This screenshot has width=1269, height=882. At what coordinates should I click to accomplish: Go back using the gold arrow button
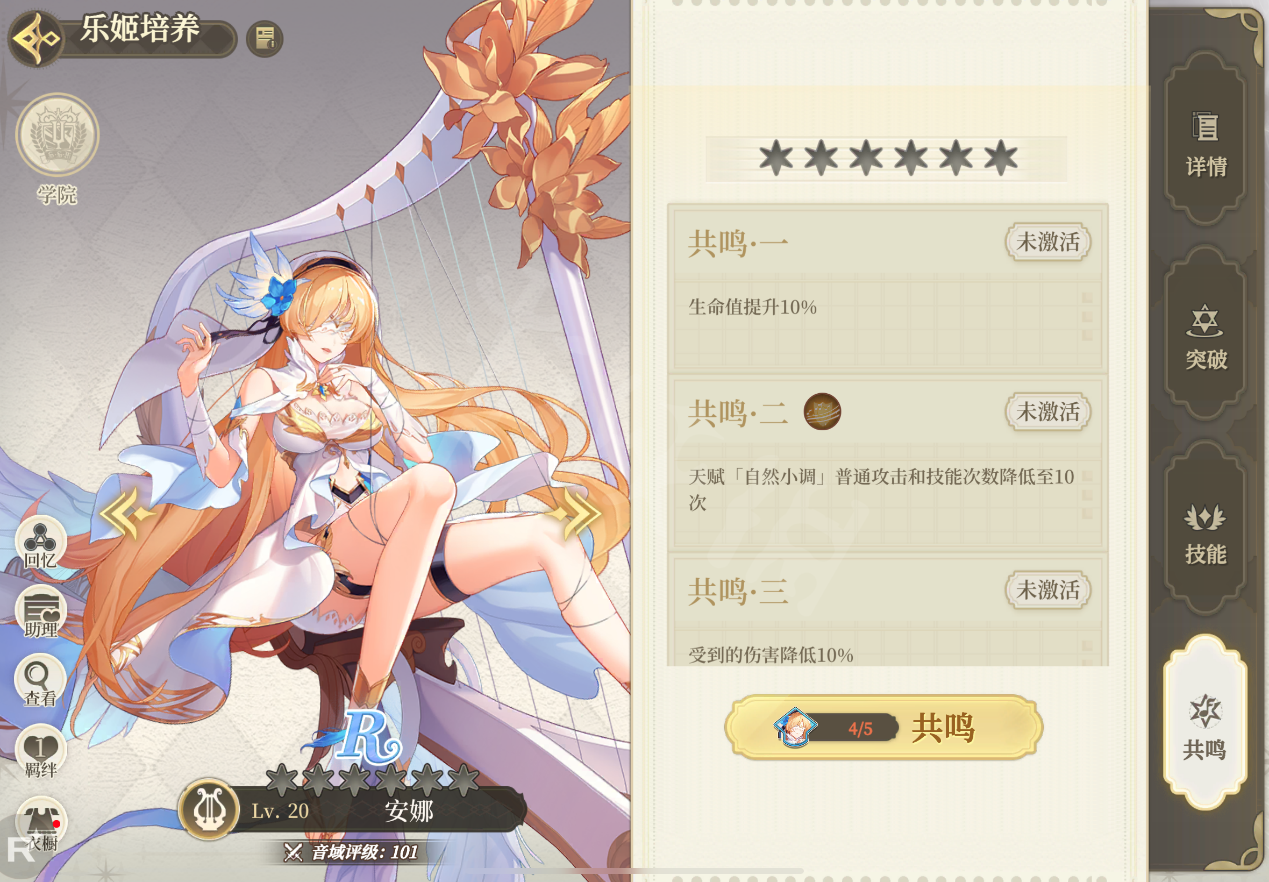[x=37, y=39]
